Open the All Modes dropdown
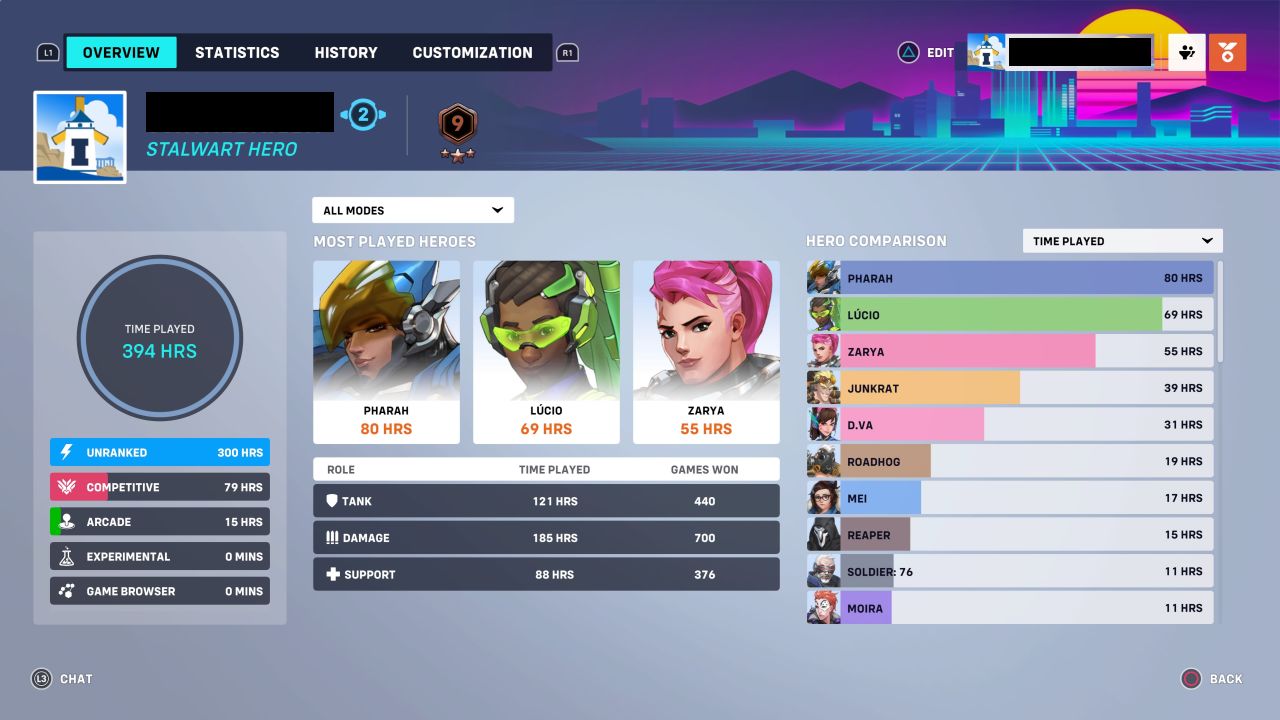 click(412, 210)
